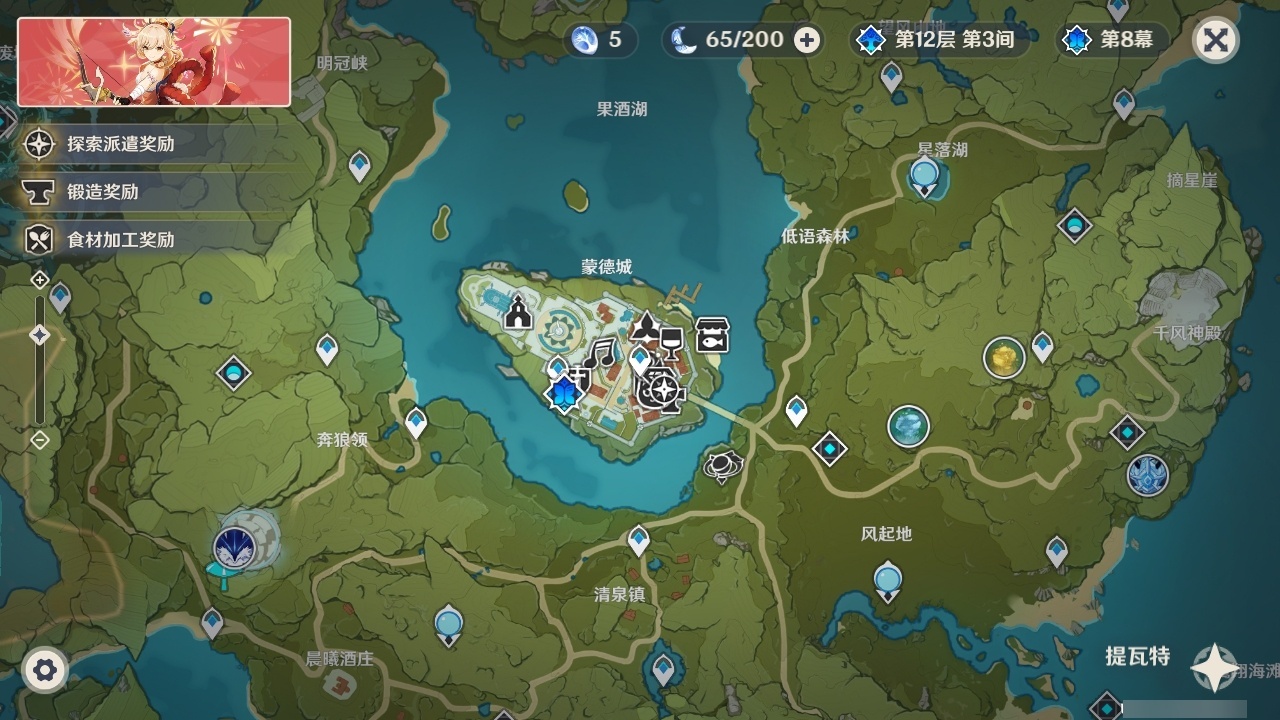This screenshot has height=720, width=1280.
Task: Click the fishing association shop icon in Mondstadt
Action: [710, 335]
